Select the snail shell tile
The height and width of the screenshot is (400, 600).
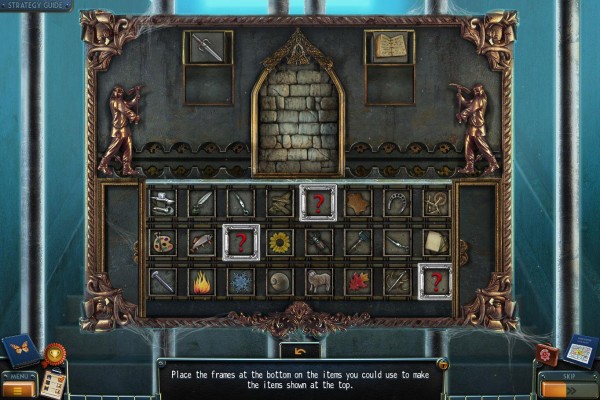pos(279,281)
